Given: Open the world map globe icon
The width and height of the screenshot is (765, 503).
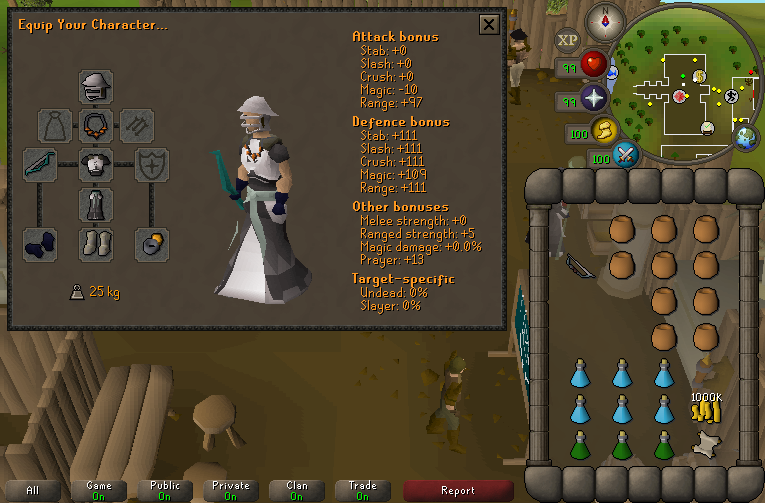Looking at the screenshot, I should (x=746, y=139).
